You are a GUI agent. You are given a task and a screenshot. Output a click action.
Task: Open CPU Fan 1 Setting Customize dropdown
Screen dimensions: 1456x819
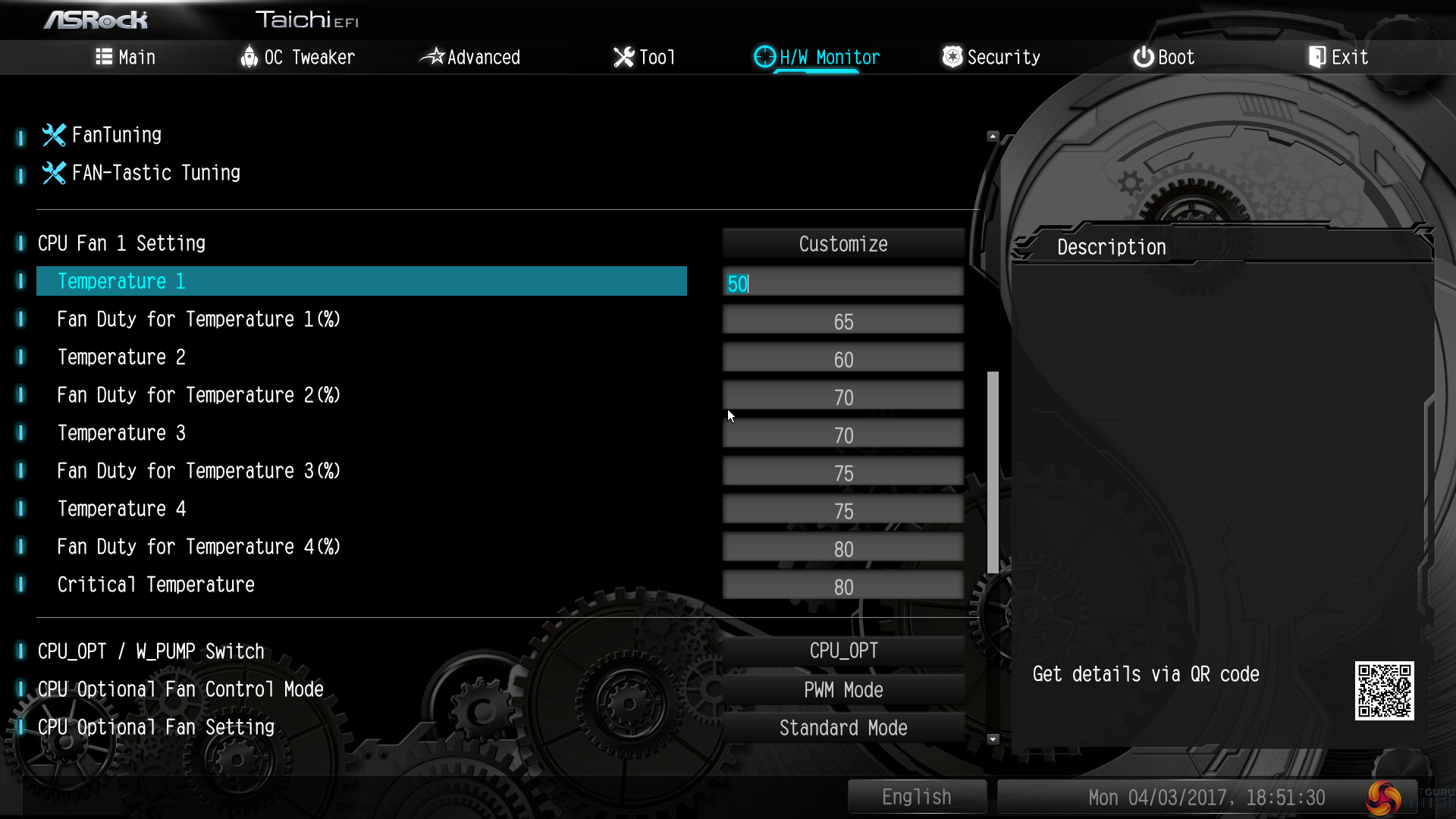point(843,244)
